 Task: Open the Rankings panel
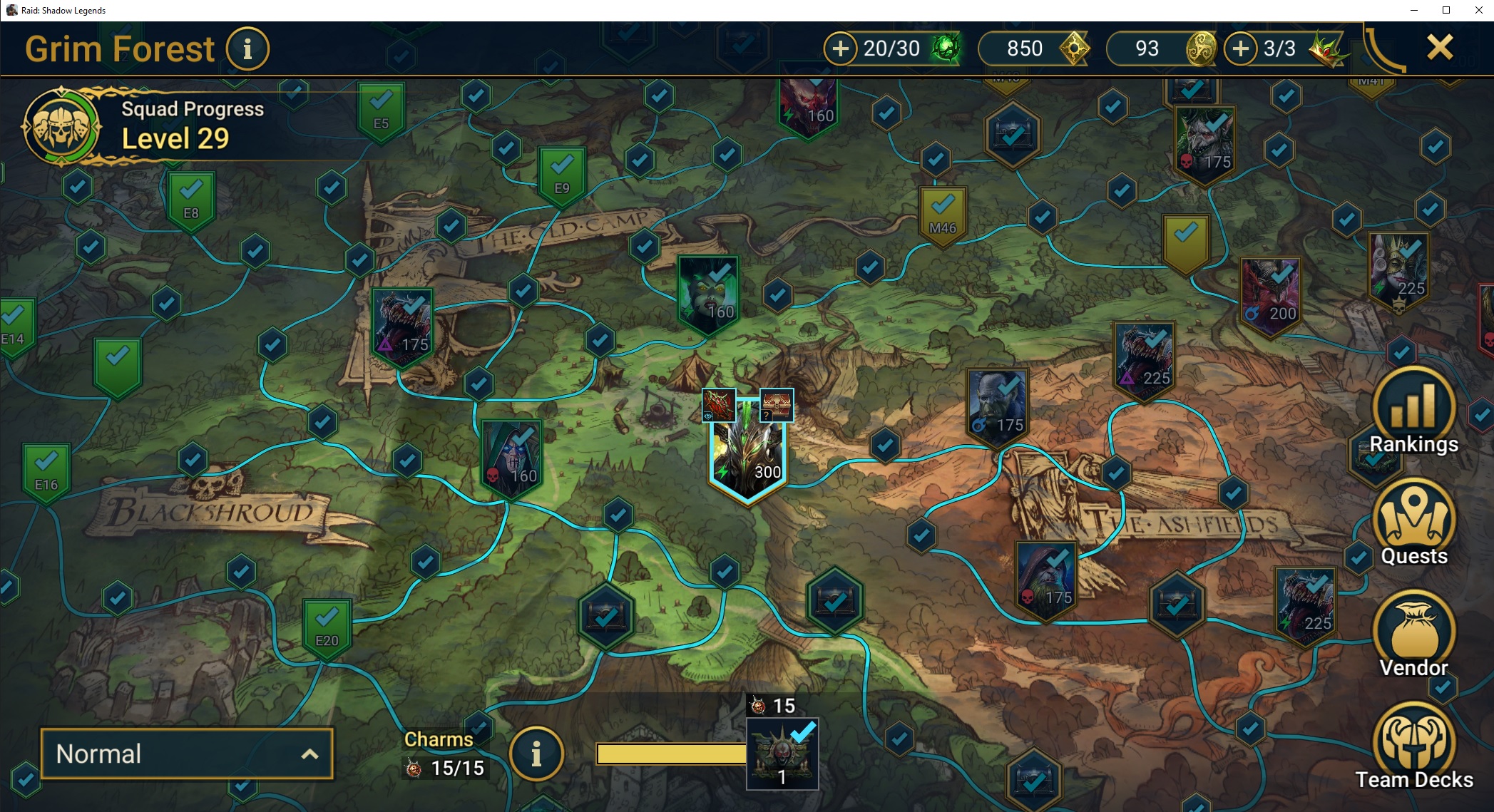[1413, 413]
